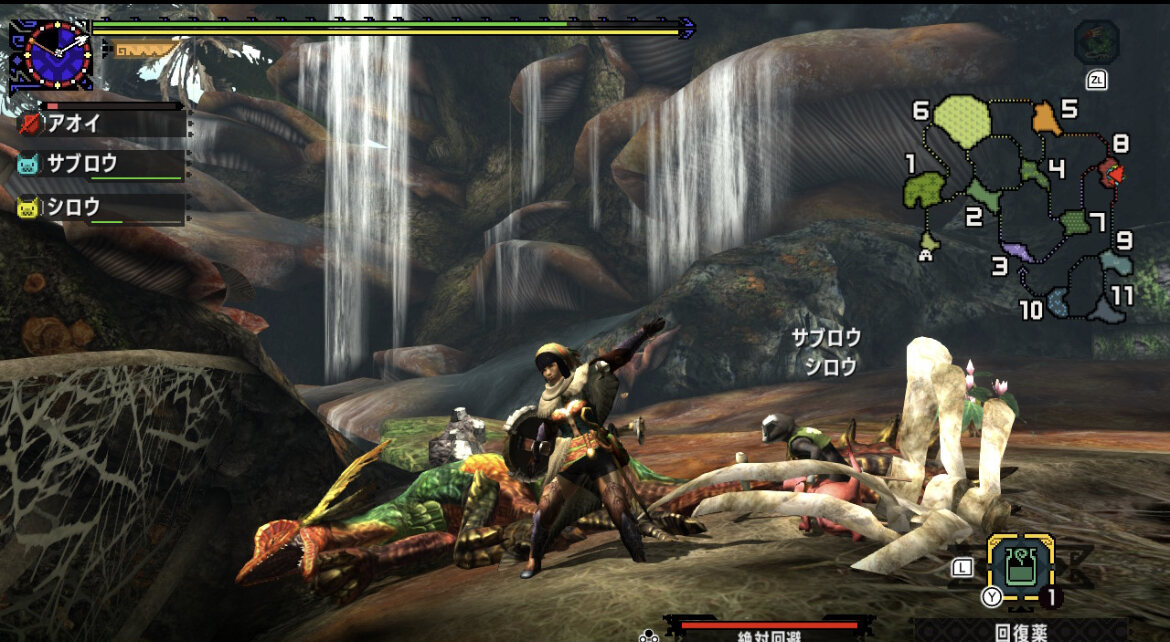
Task: Select area 6 on the minimap
Action: 962,118
